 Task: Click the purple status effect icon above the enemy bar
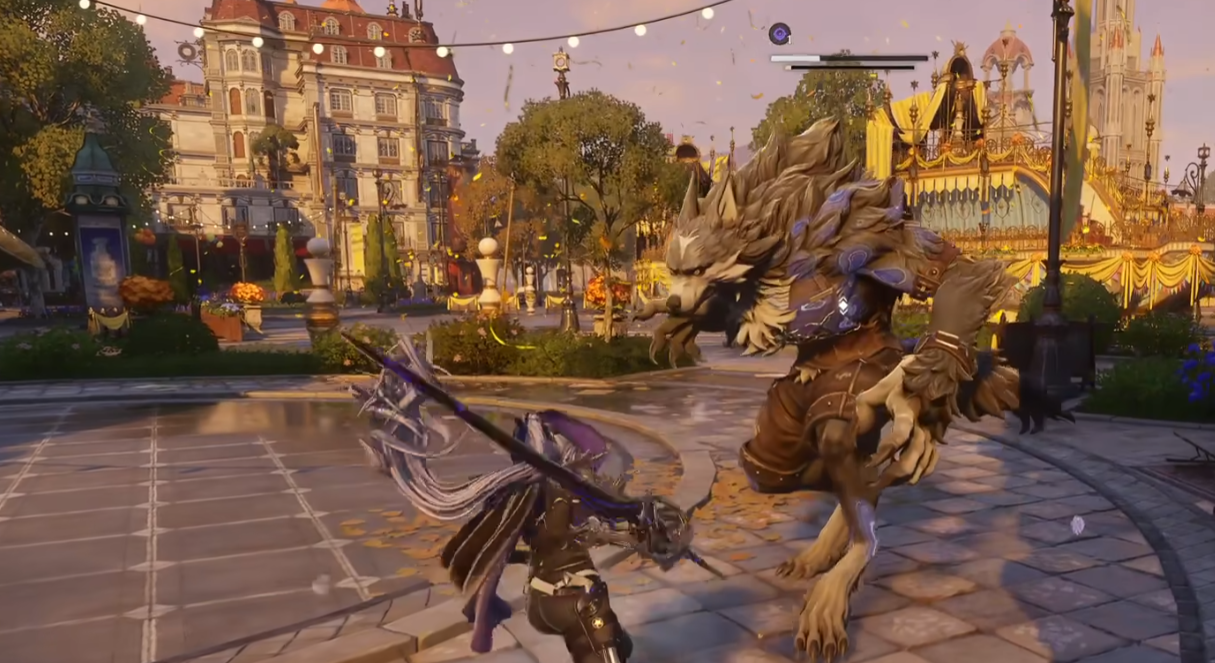(779, 34)
